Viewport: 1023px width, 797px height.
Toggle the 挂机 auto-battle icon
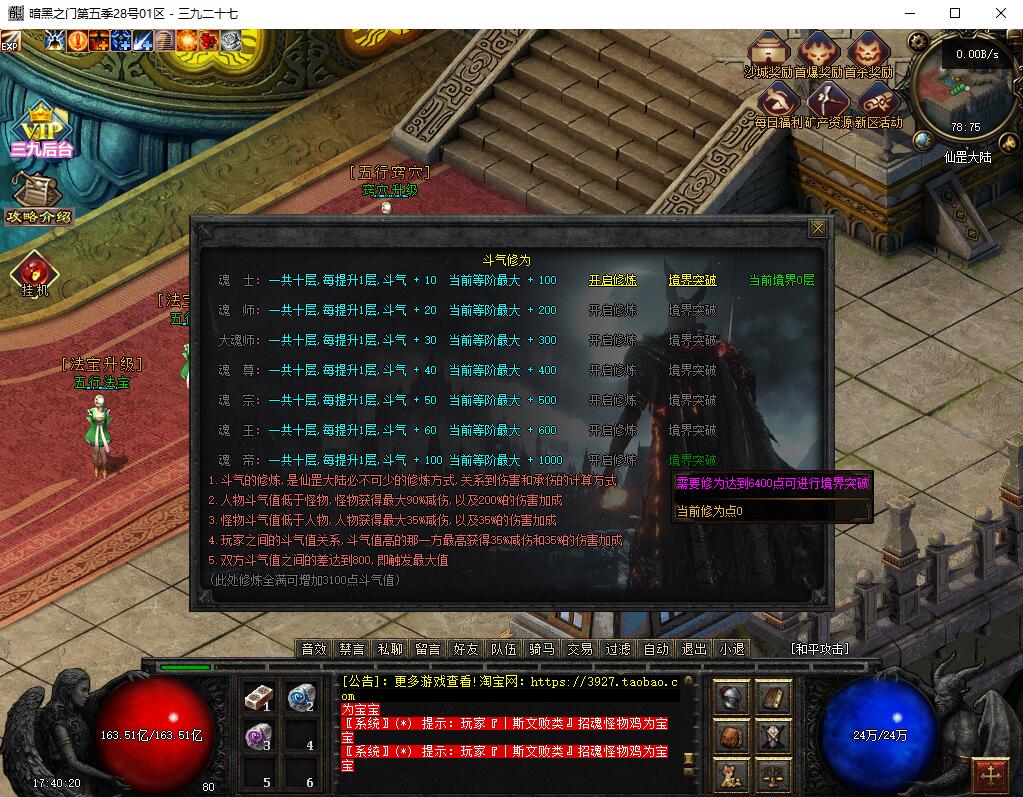tap(35, 273)
